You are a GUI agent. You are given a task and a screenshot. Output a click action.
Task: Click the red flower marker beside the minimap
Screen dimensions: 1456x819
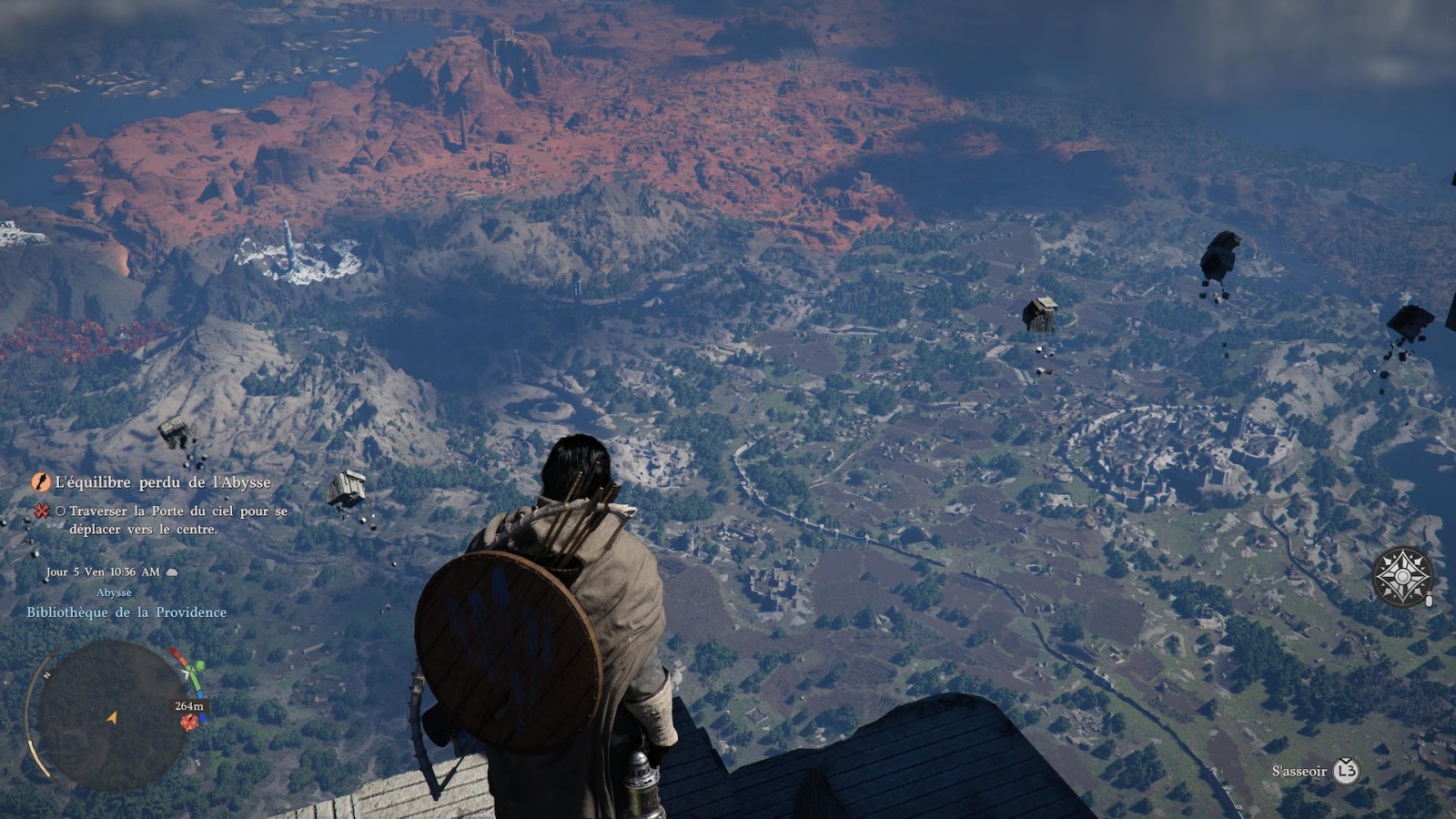coord(188,723)
